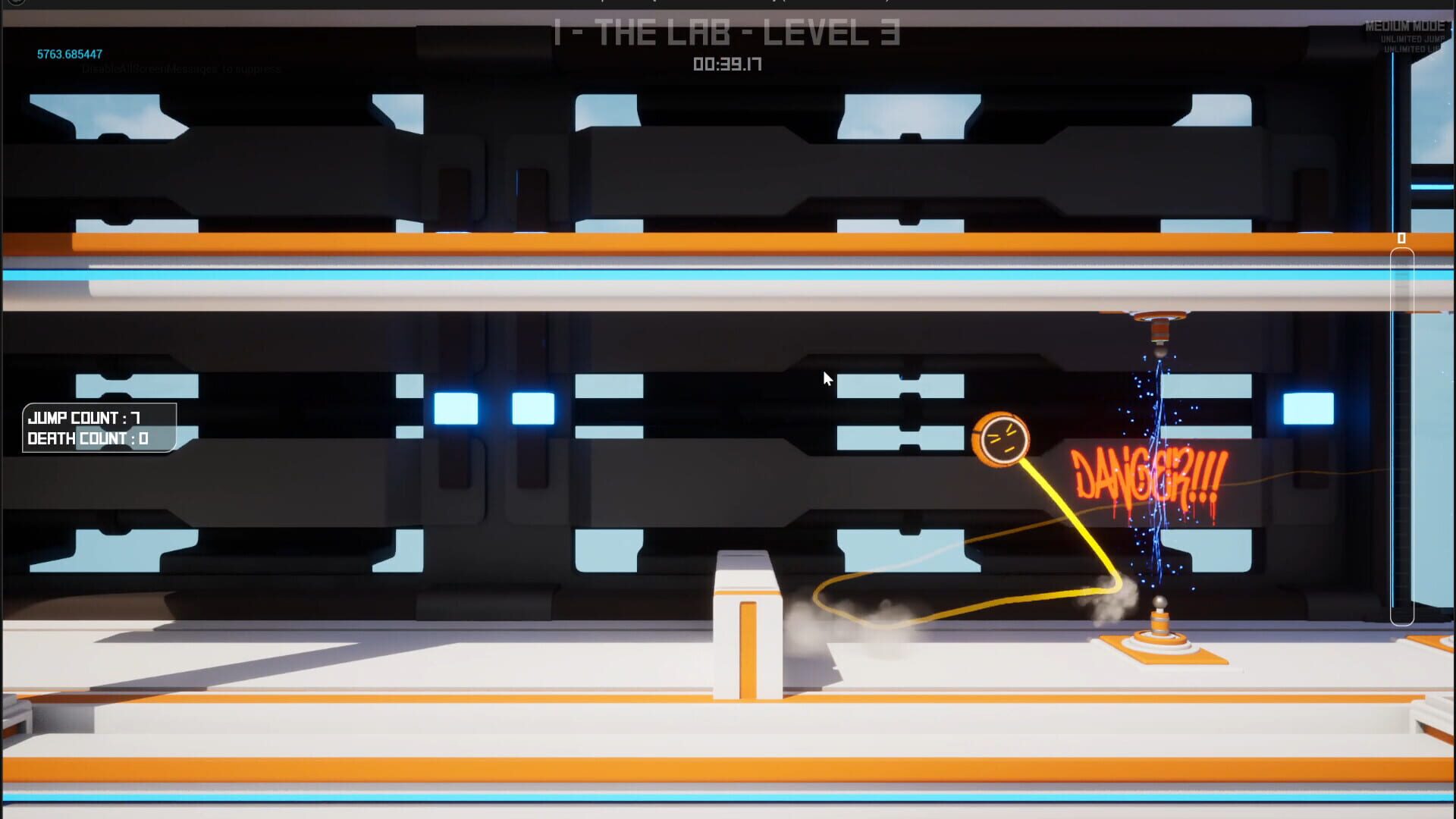Click the 00:39.17 level timer
This screenshot has height=819, width=1456.
click(x=728, y=64)
